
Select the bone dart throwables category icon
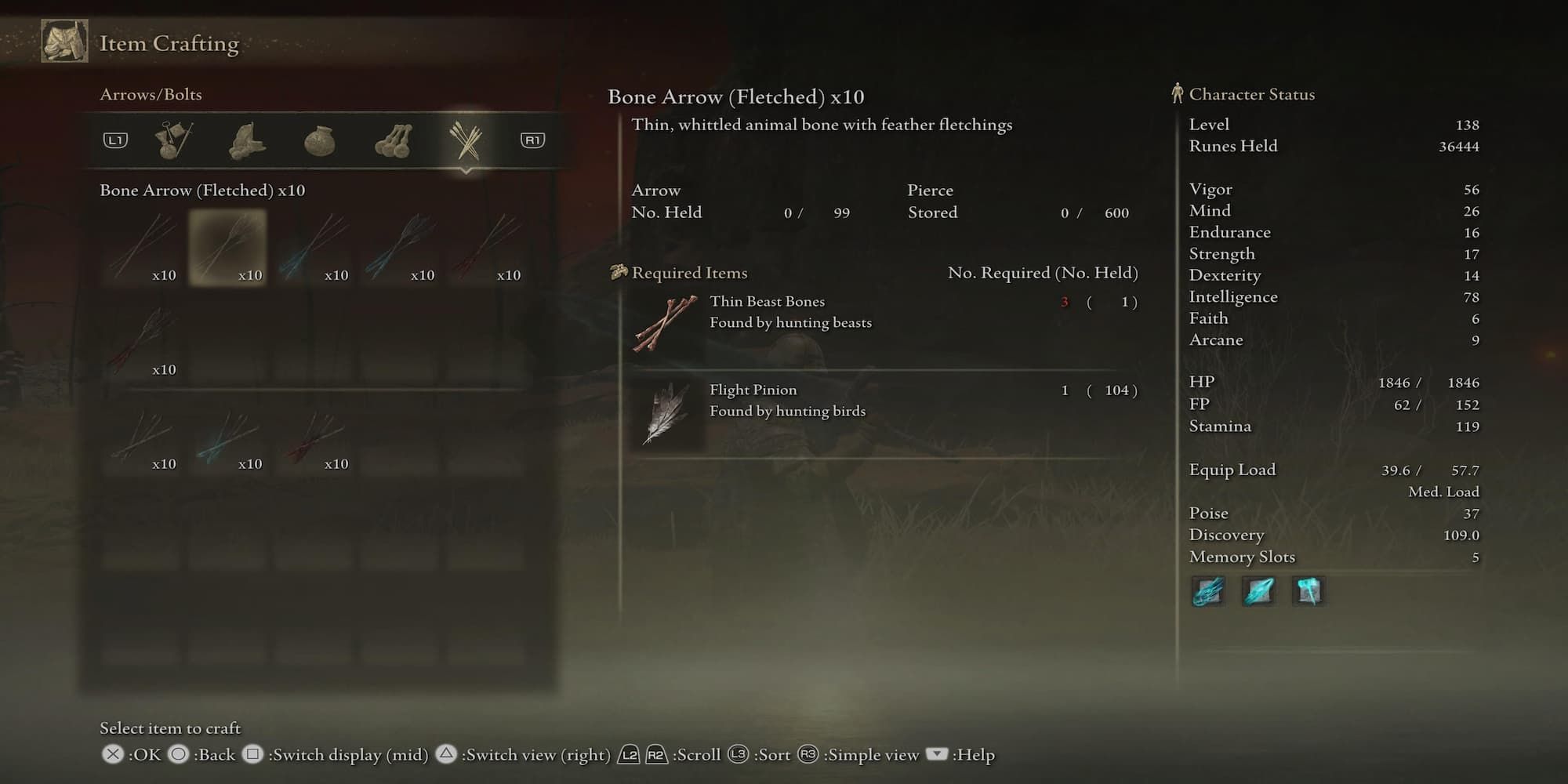point(393,139)
